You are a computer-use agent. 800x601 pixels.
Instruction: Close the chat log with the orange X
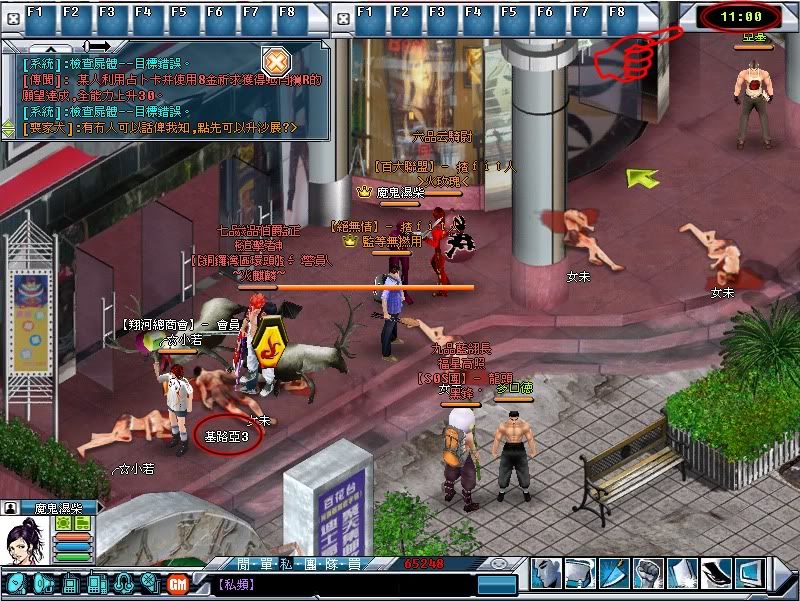[x=275, y=56]
